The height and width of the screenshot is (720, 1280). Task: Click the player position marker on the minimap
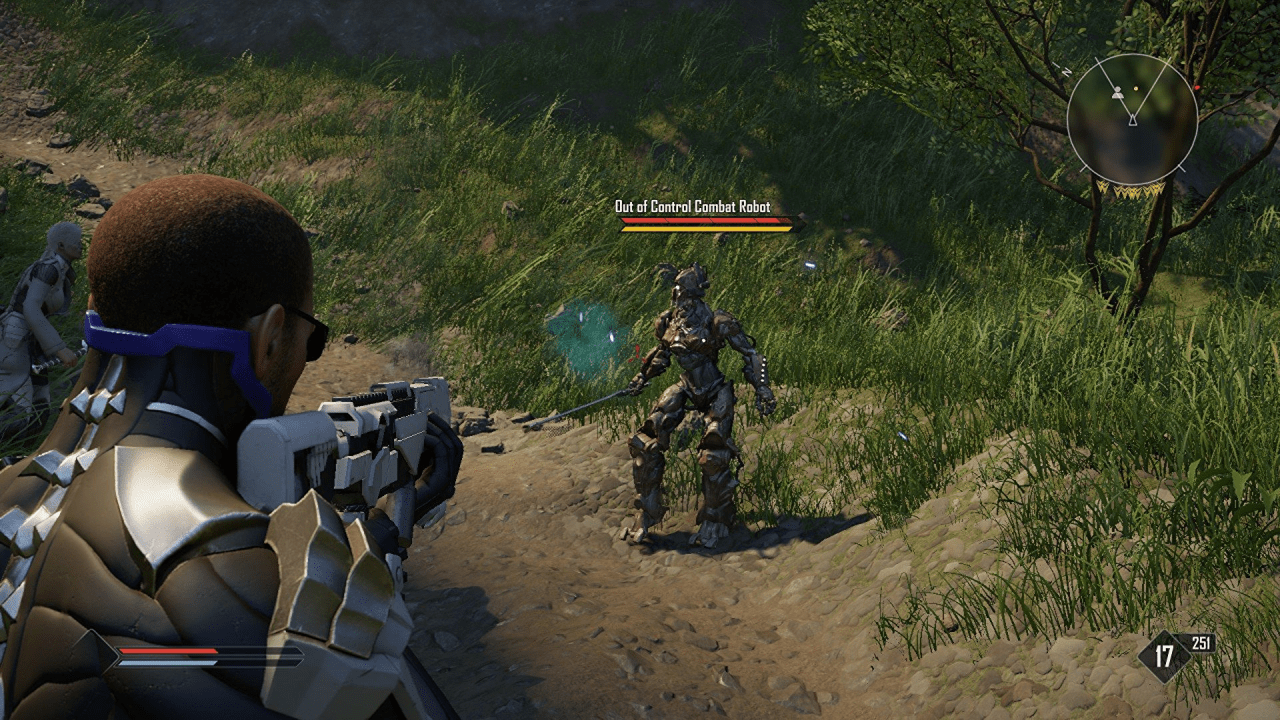(x=1117, y=92)
